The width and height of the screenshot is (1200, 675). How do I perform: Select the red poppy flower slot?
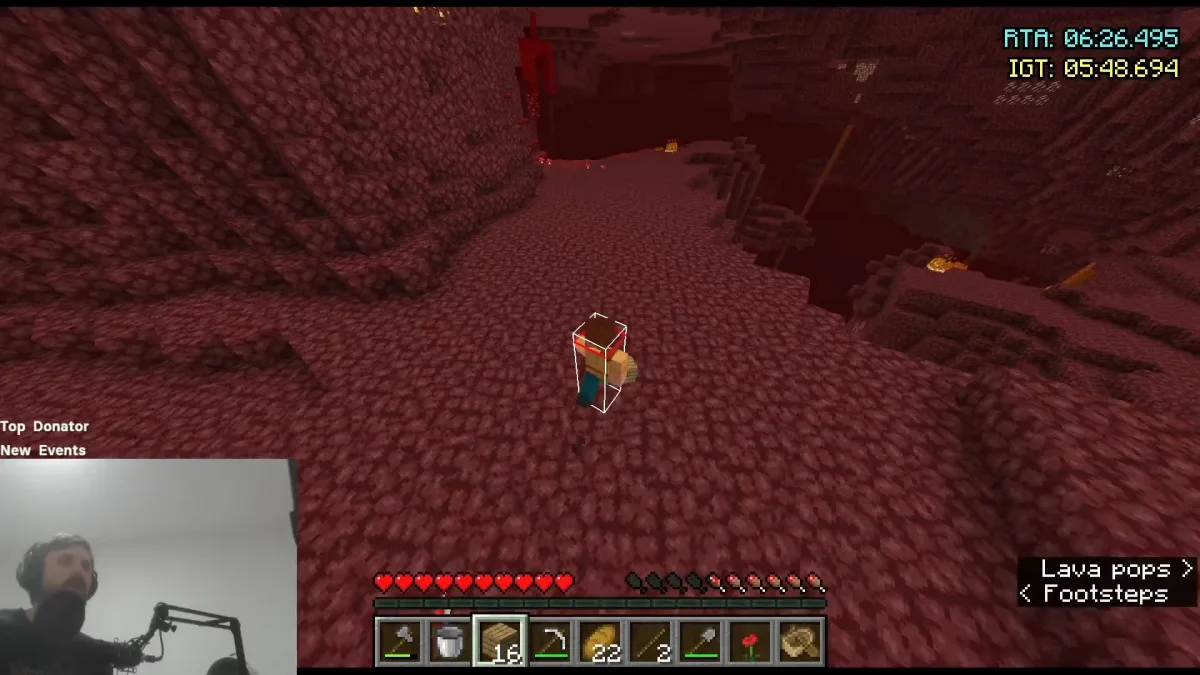750,641
